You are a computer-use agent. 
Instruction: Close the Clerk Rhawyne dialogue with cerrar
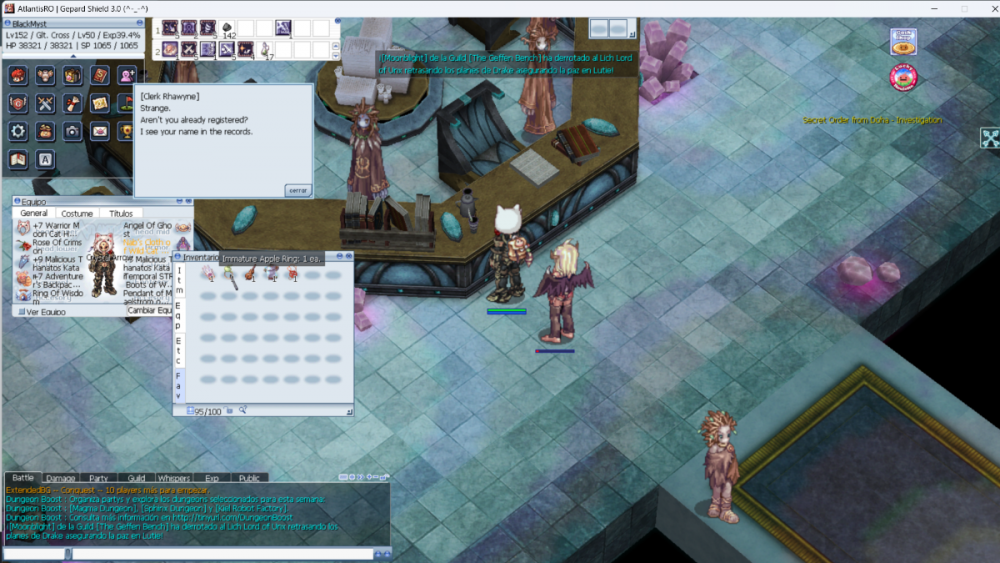298,190
